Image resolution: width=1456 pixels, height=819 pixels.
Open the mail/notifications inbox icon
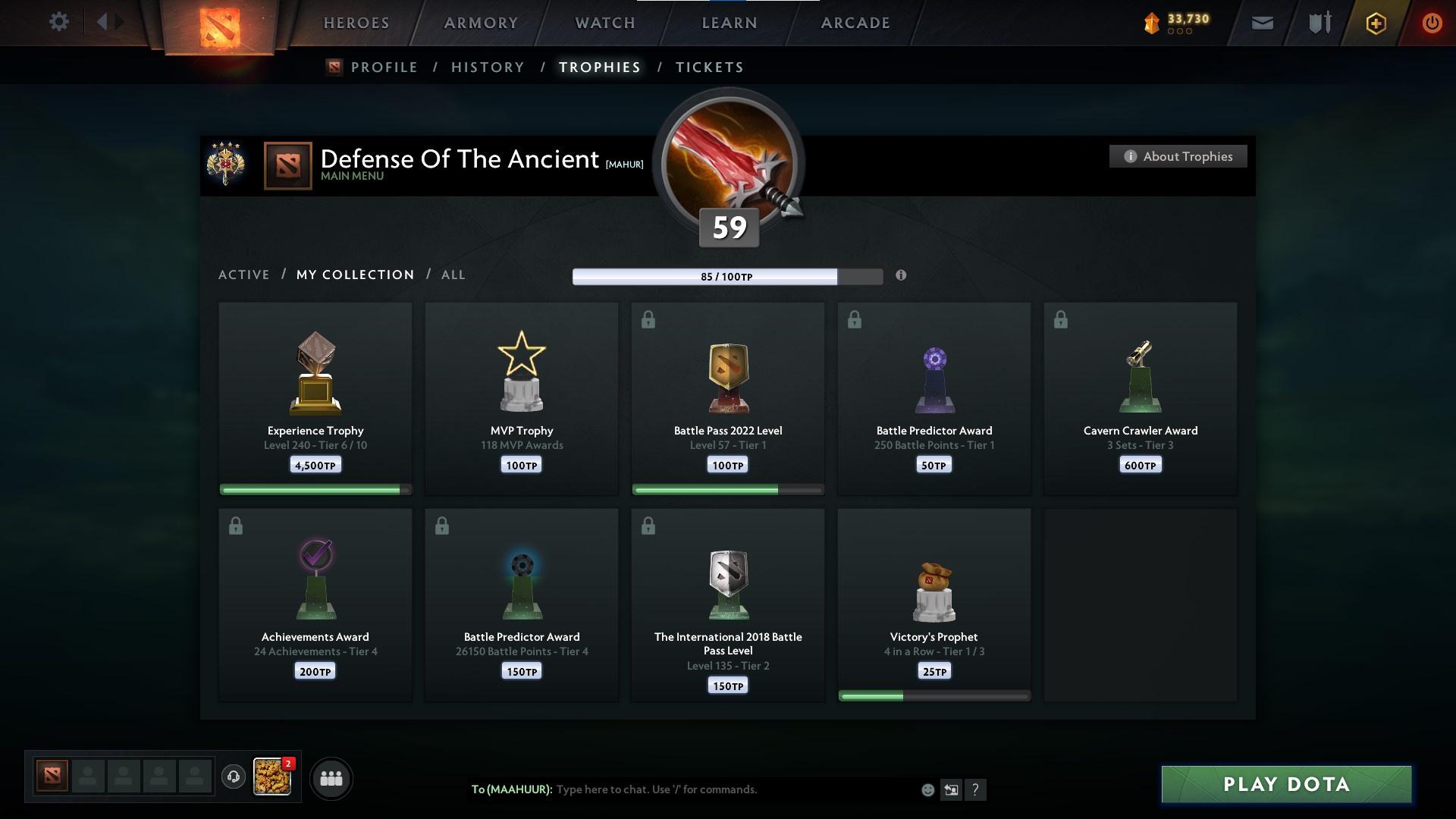(x=1263, y=23)
